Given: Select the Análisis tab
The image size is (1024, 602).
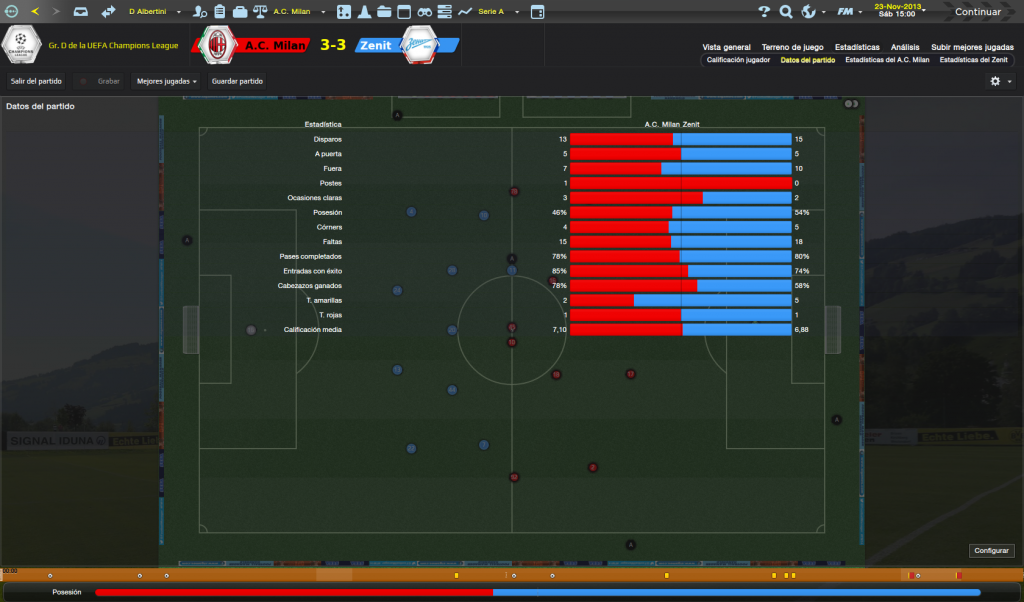Looking at the screenshot, I should (x=905, y=47).
